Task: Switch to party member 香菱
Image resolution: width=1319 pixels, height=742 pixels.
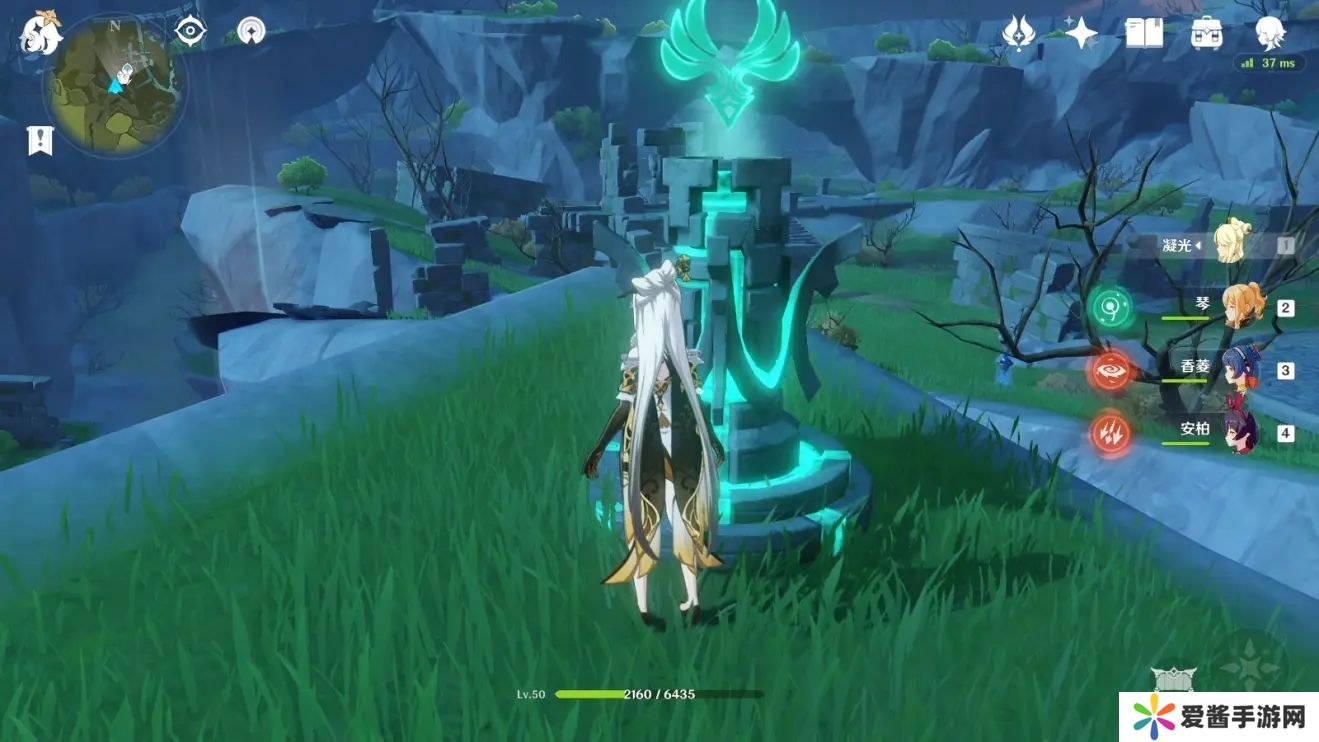Action: pyautogui.click(x=1241, y=368)
